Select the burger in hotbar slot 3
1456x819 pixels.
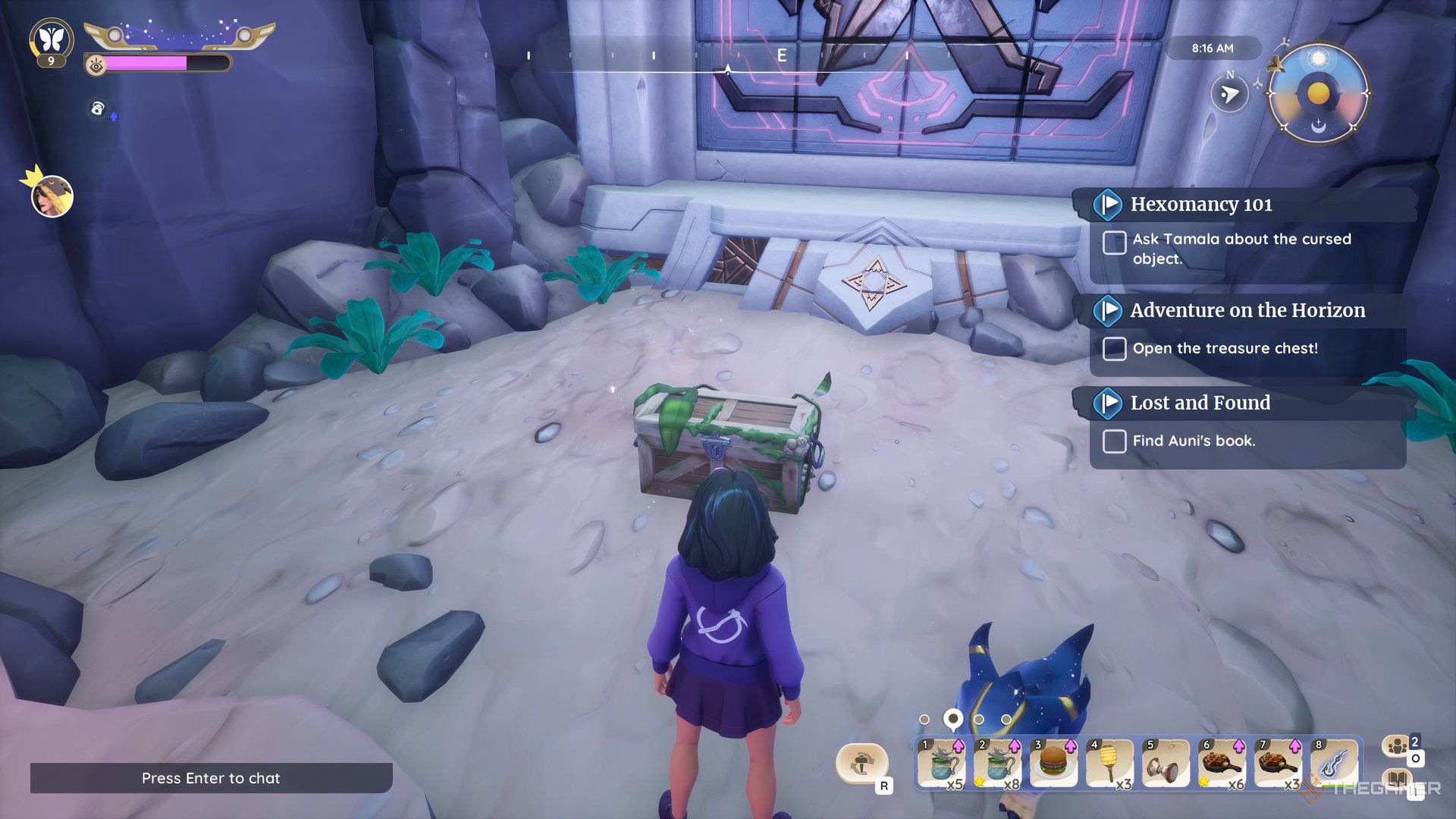tap(1053, 764)
